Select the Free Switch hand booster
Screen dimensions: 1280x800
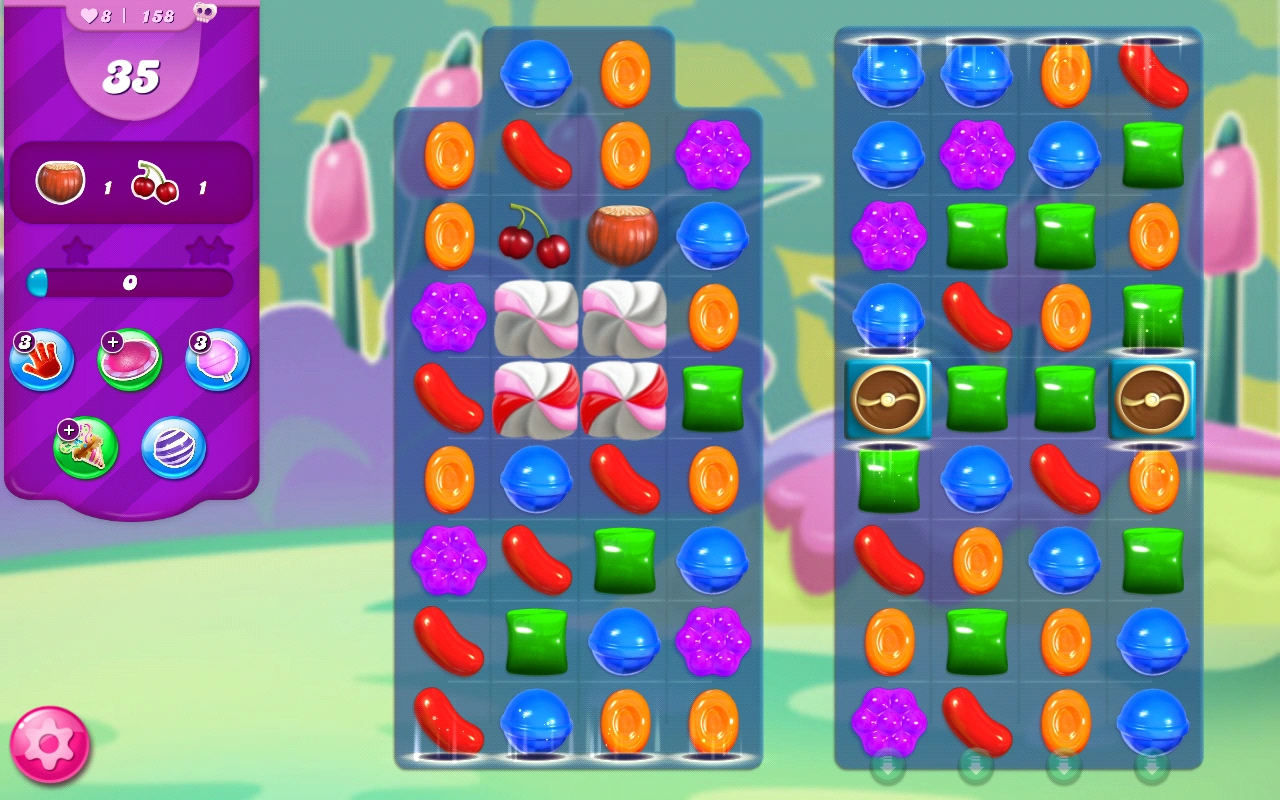(x=42, y=358)
